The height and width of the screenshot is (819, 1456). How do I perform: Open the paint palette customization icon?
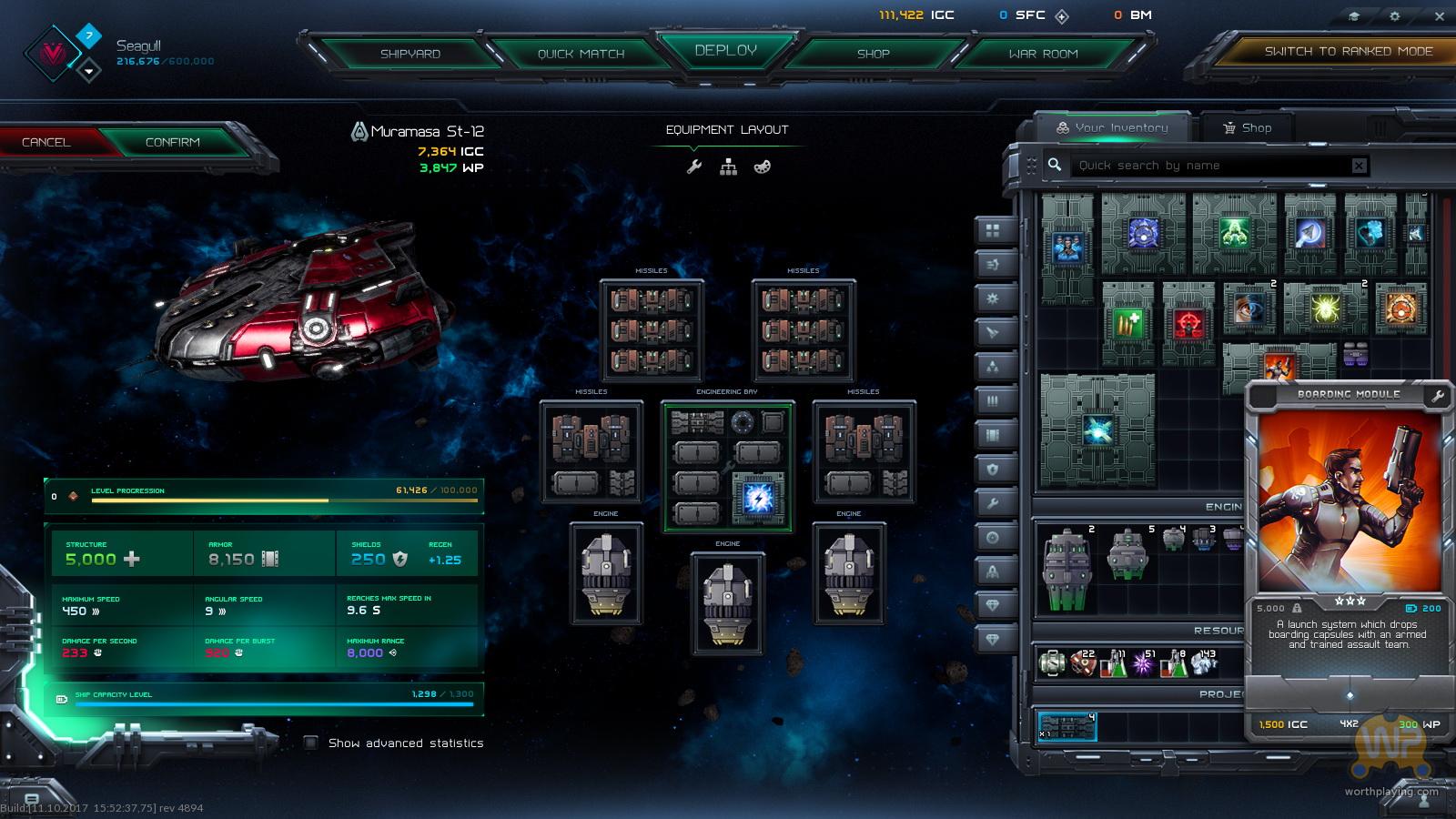pos(763,167)
